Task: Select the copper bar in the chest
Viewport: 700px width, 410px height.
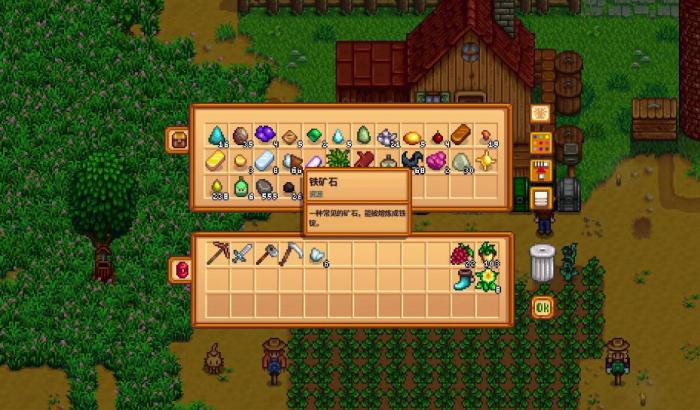Action: coord(460,135)
